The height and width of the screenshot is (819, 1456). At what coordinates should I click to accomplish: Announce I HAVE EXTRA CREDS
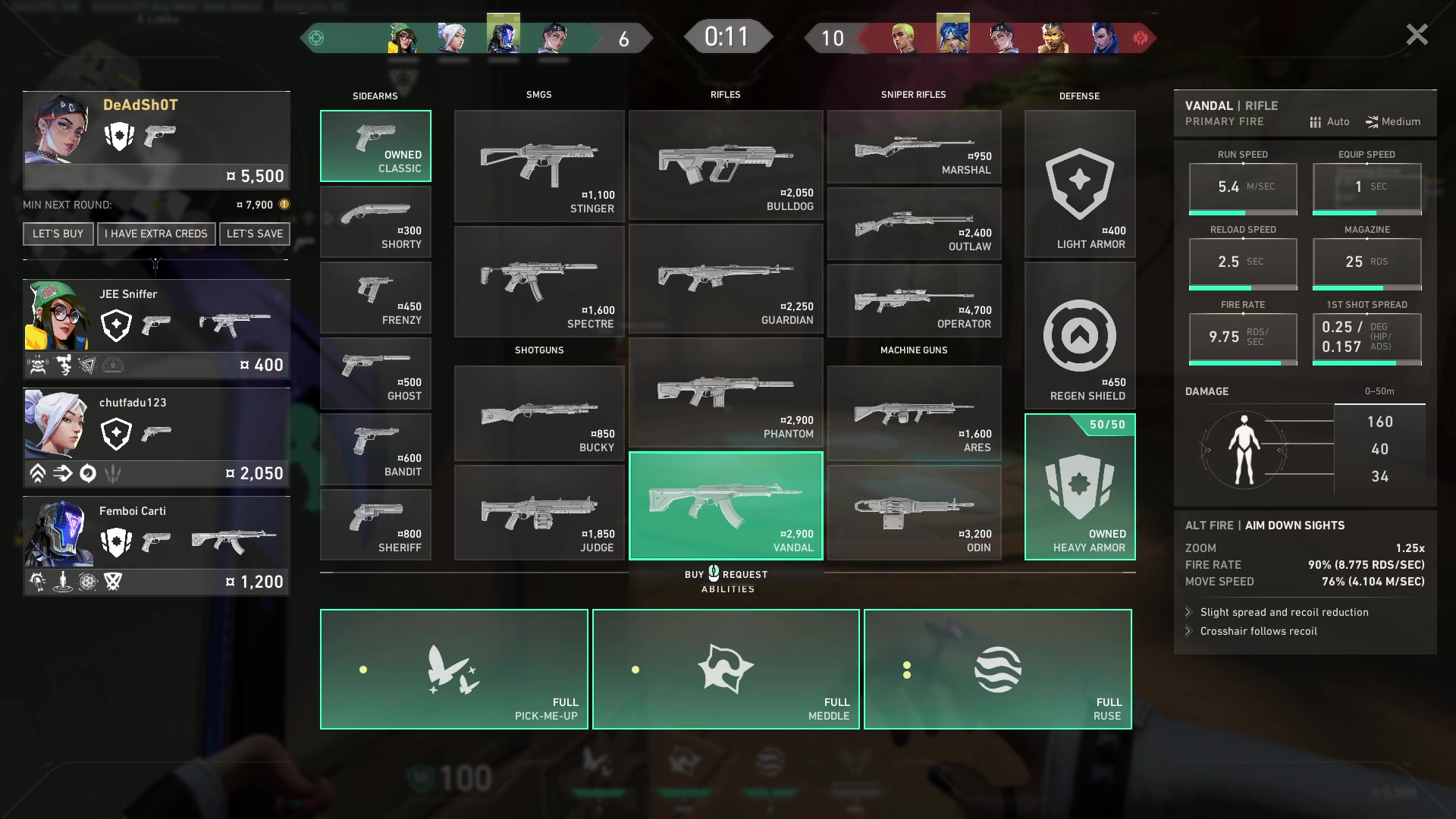156,234
